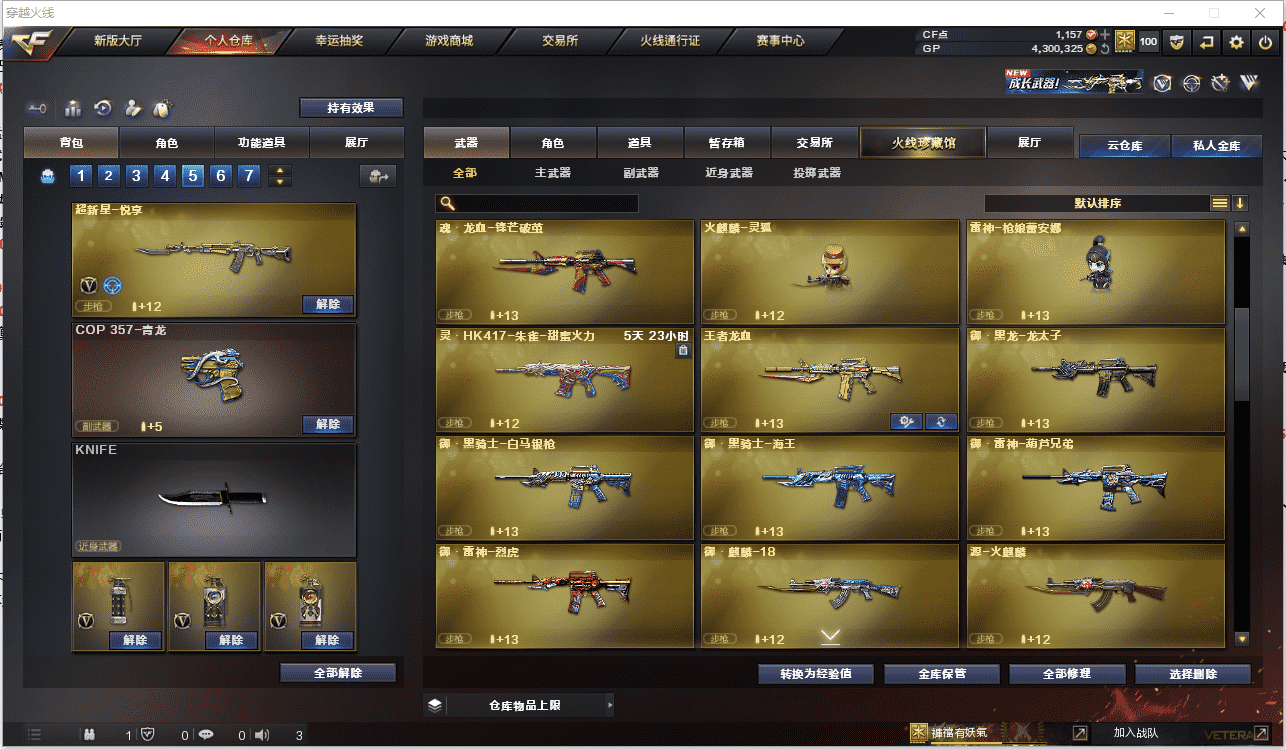Viewport: 1286px width, 749px height.
Task: Click 全部修理 to repair all
Action: pyautogui.click(x=1066, y=674)
